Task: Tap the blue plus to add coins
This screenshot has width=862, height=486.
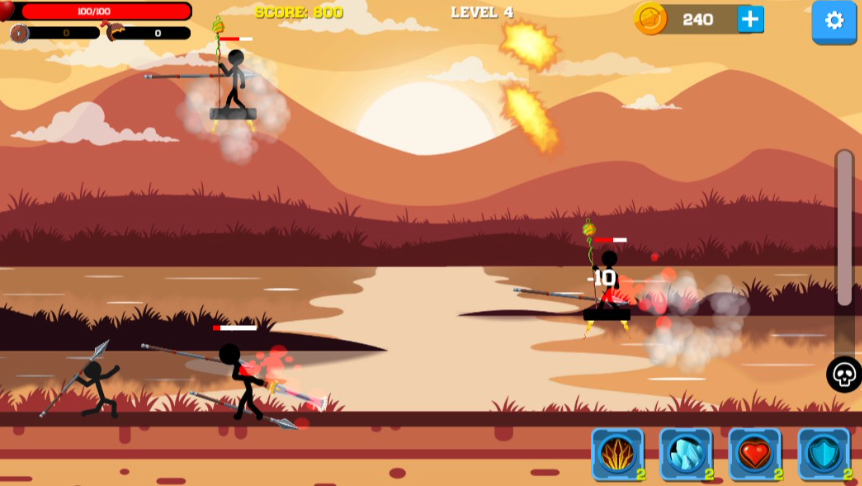Action: pyautogui.click(x=751, y=19)
